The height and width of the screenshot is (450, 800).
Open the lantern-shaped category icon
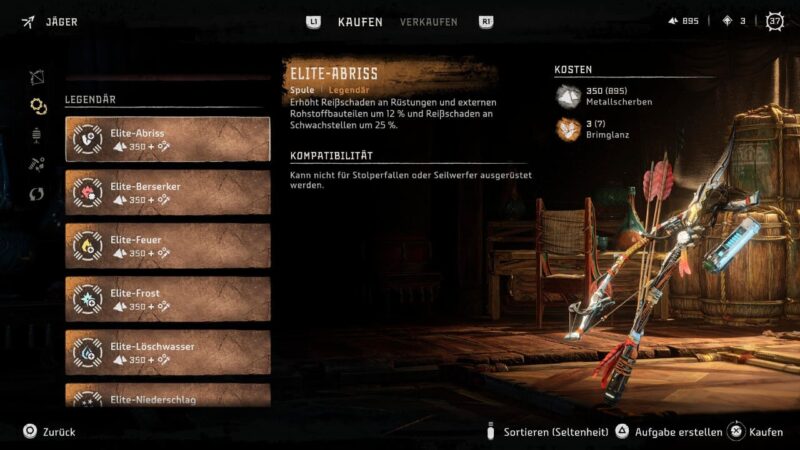38,135
